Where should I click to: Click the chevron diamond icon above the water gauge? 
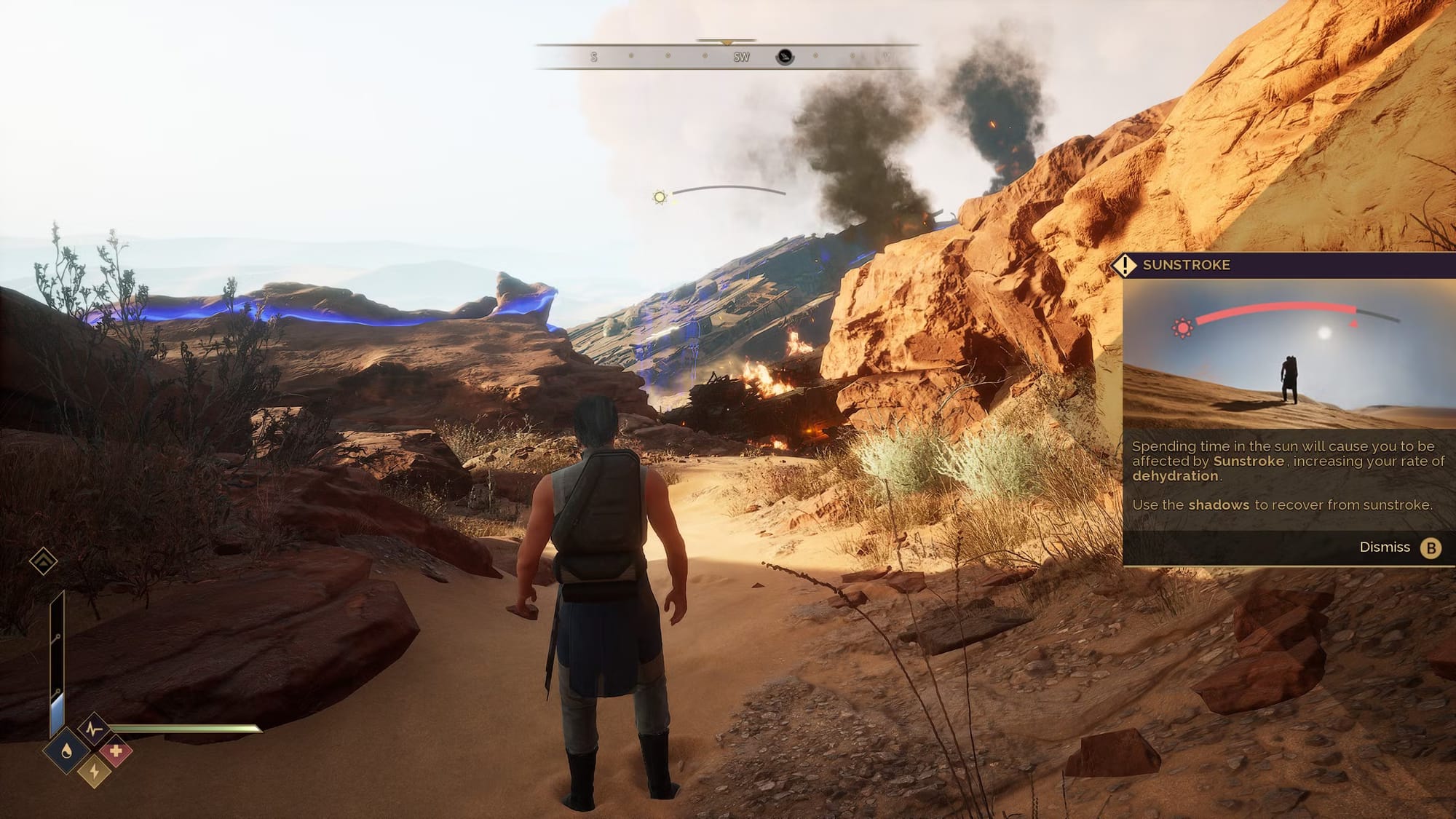coord(43,561)
